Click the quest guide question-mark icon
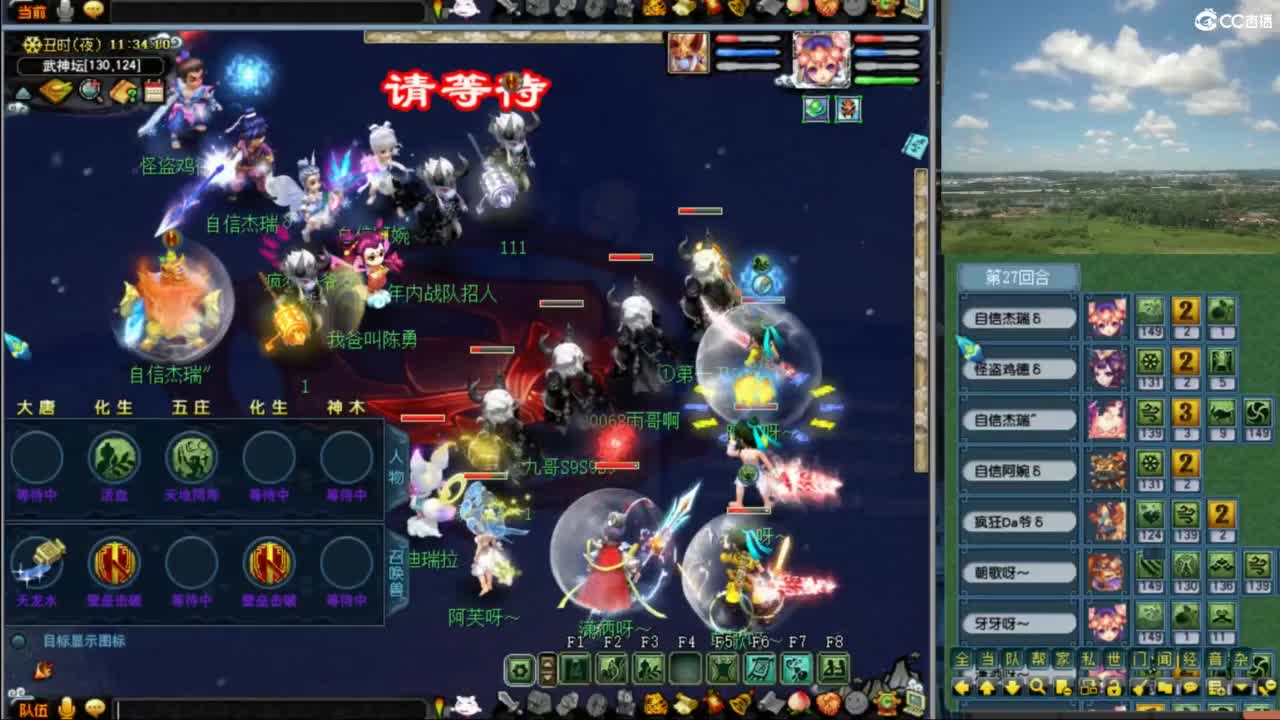Viewport: 1280px width, 720px height. [x=122, y=91]
